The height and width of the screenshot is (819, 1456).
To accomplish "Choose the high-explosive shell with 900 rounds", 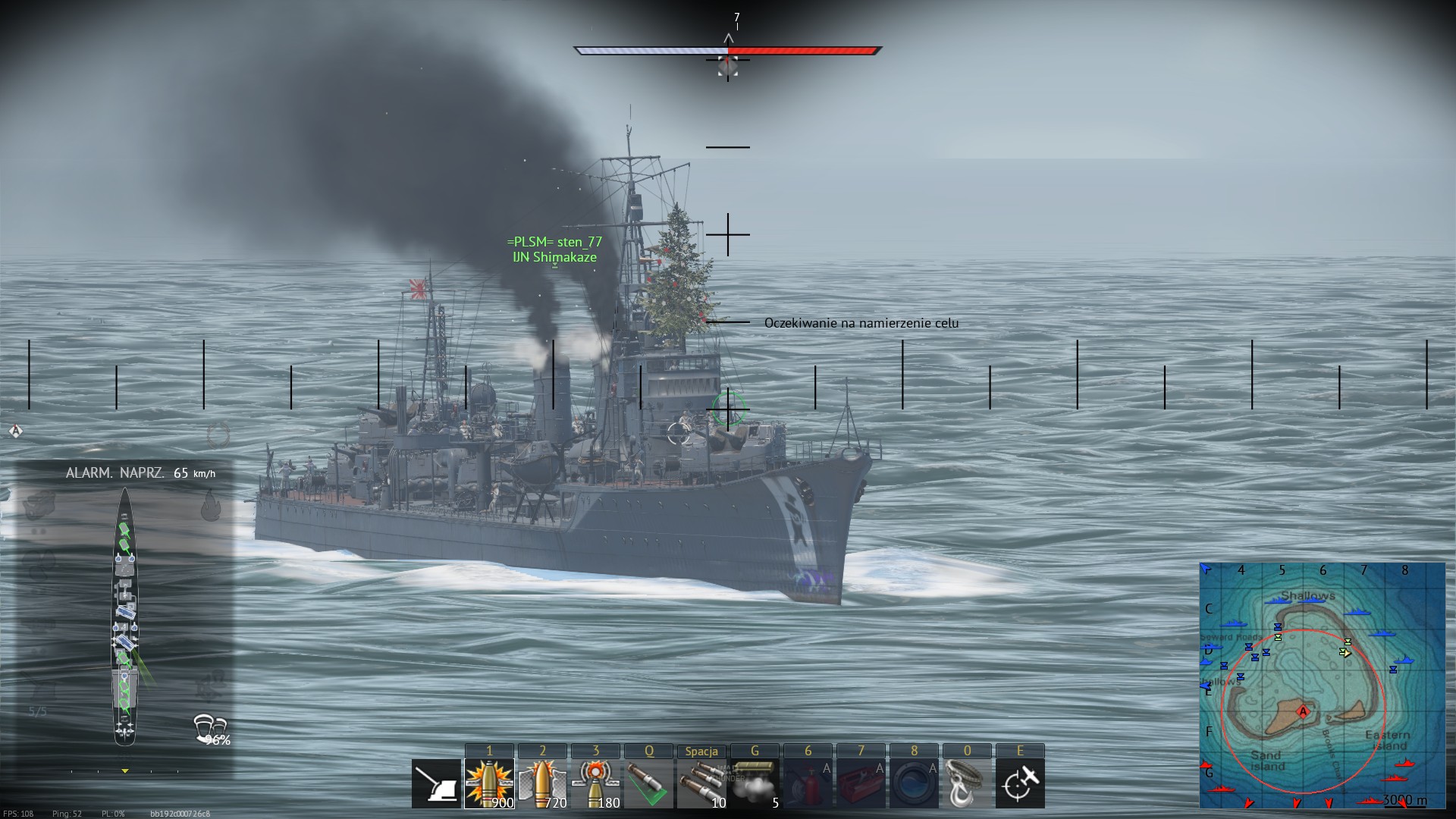I will 489,783.
